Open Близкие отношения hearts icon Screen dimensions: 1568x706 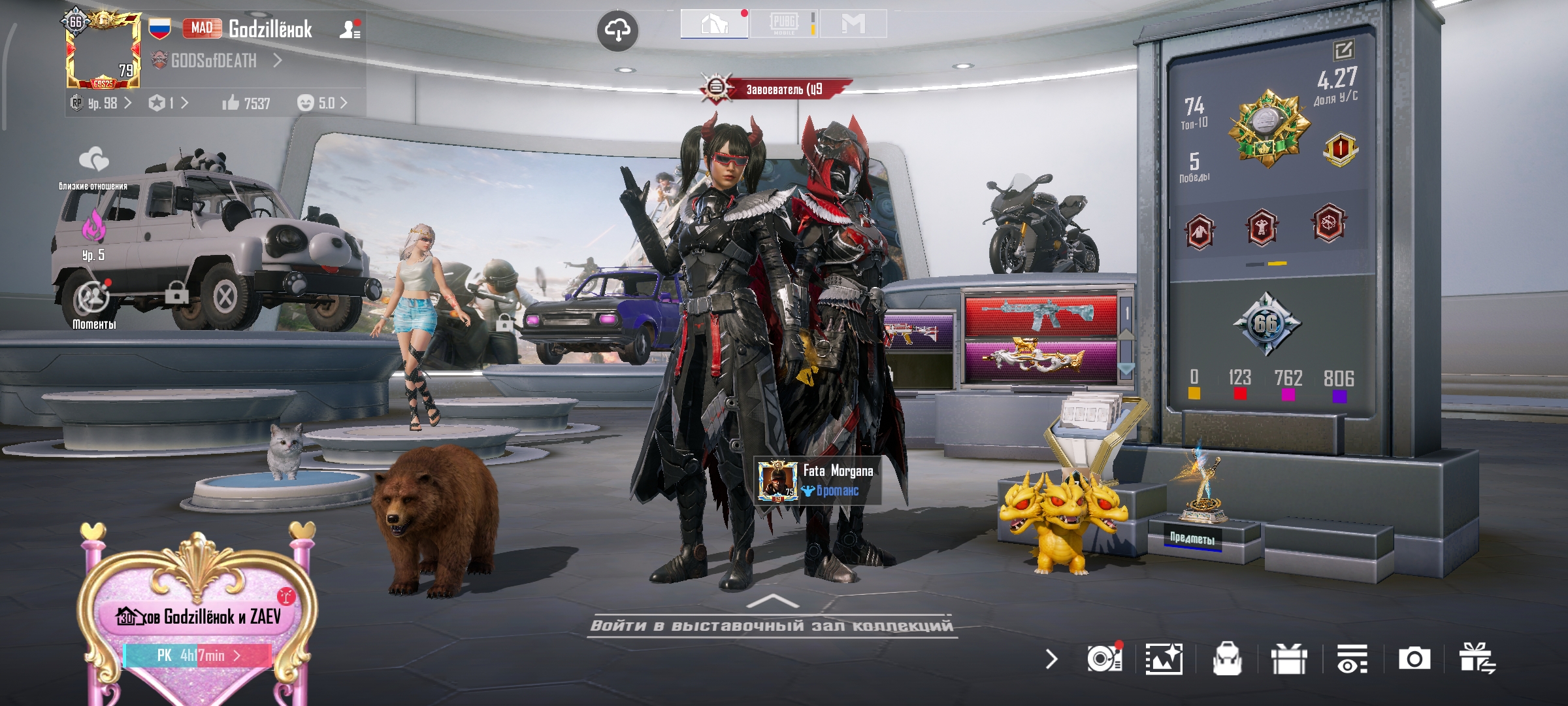pyautogui.click(x=93, y=160)
